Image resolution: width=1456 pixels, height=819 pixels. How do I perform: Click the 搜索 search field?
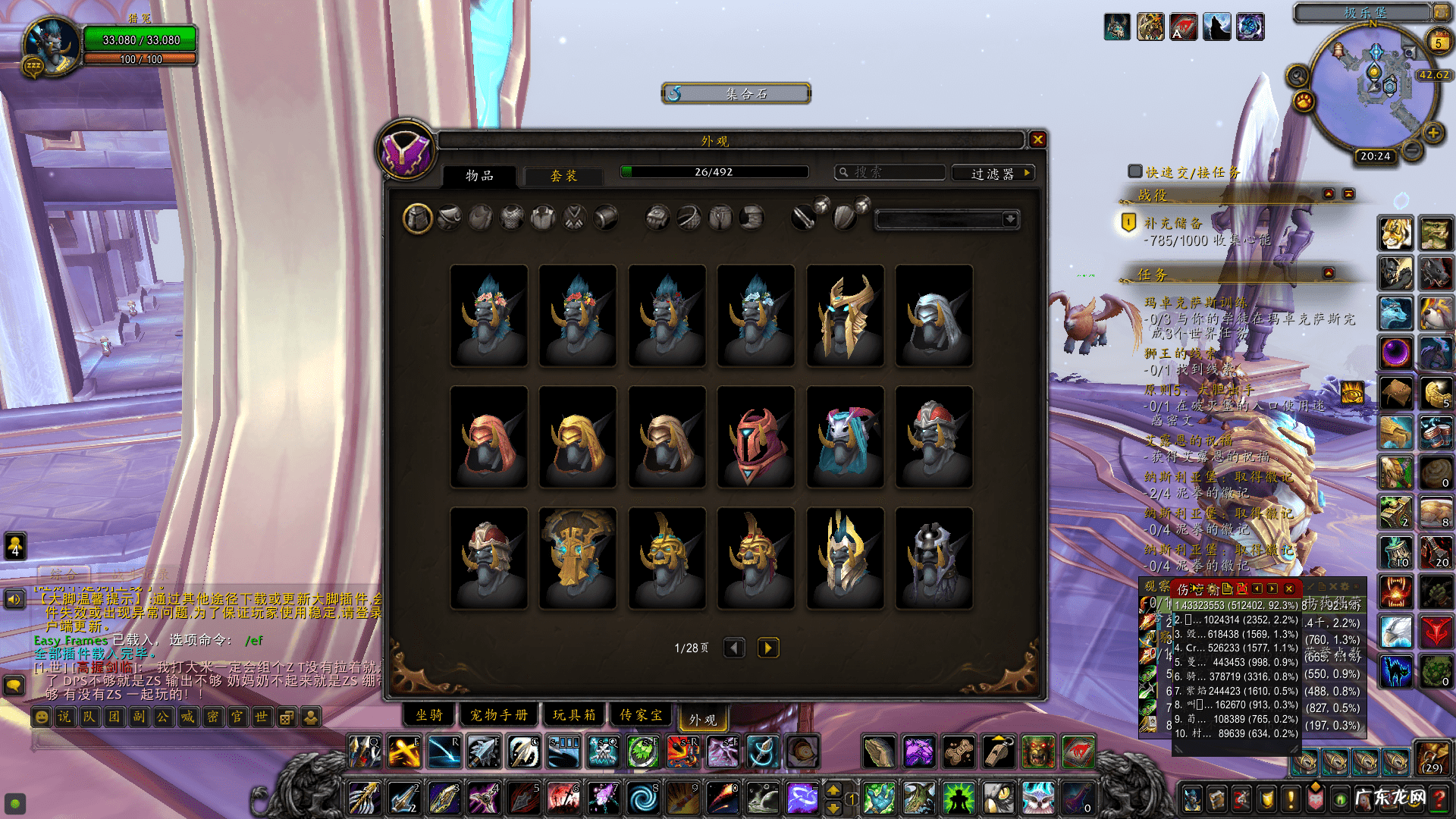coord(891,173)
